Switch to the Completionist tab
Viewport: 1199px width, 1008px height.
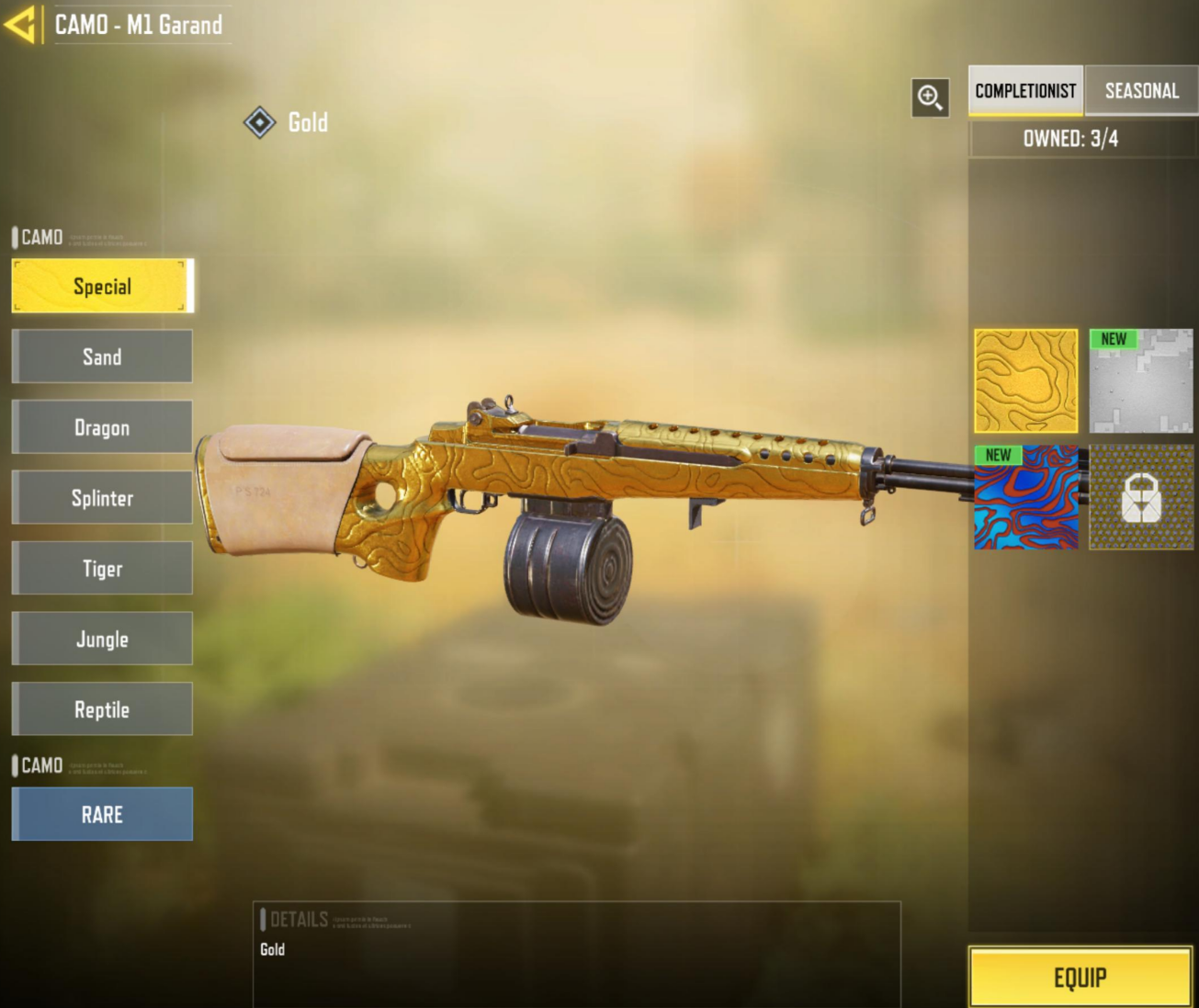1025,91
